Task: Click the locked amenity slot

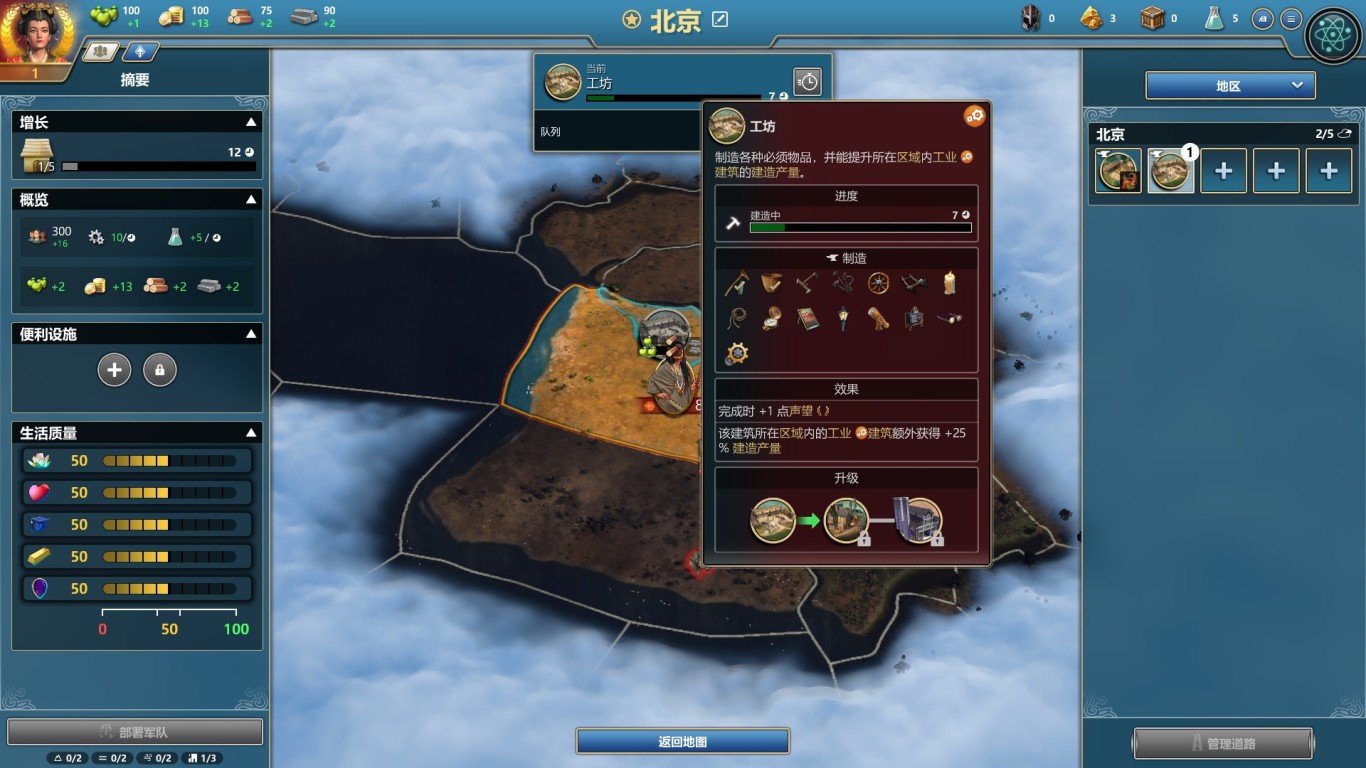Action: click(x=160, y=370)
